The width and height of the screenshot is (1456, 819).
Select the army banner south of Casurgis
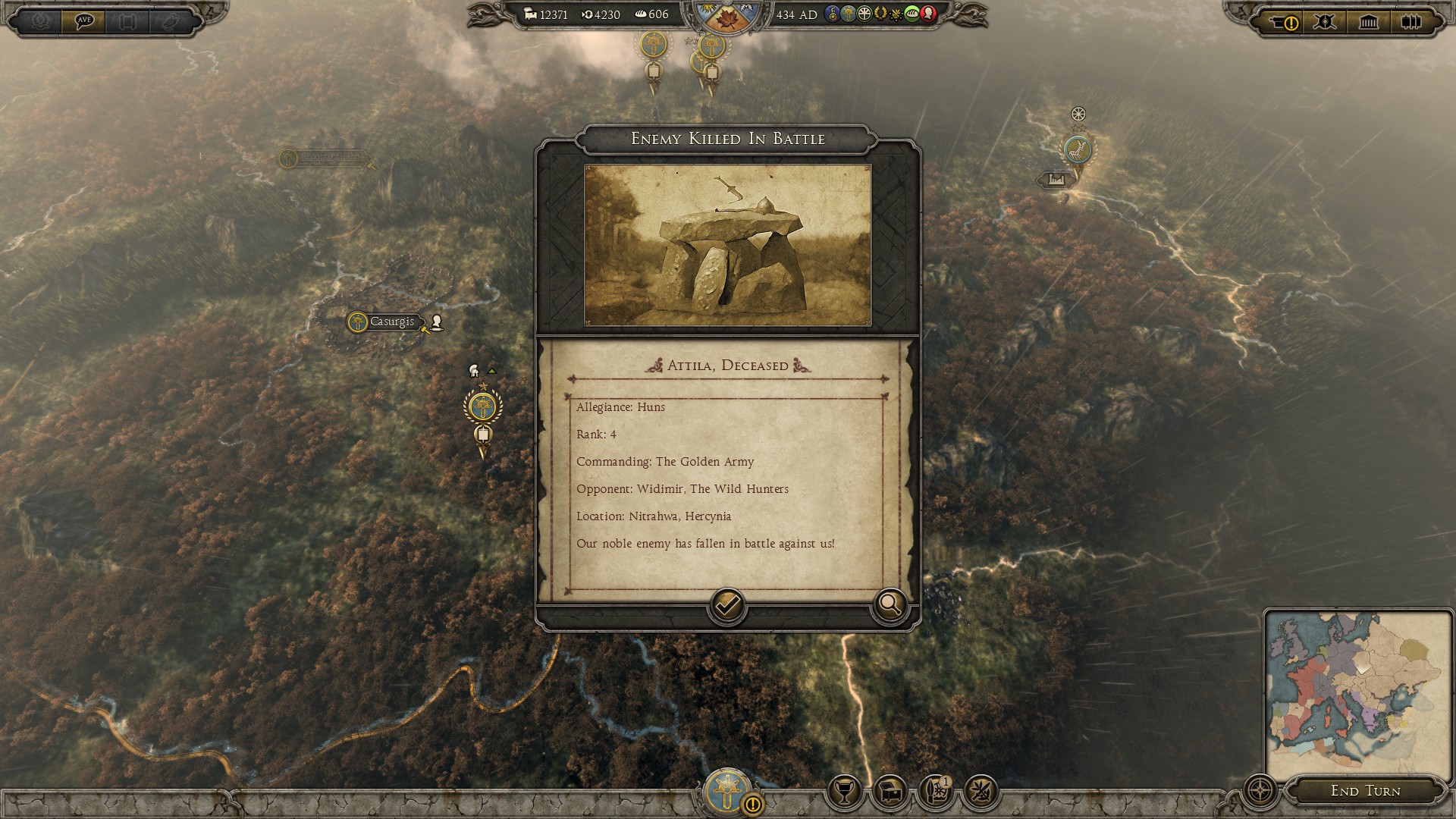pyautogui.click(x=482, y=408)
